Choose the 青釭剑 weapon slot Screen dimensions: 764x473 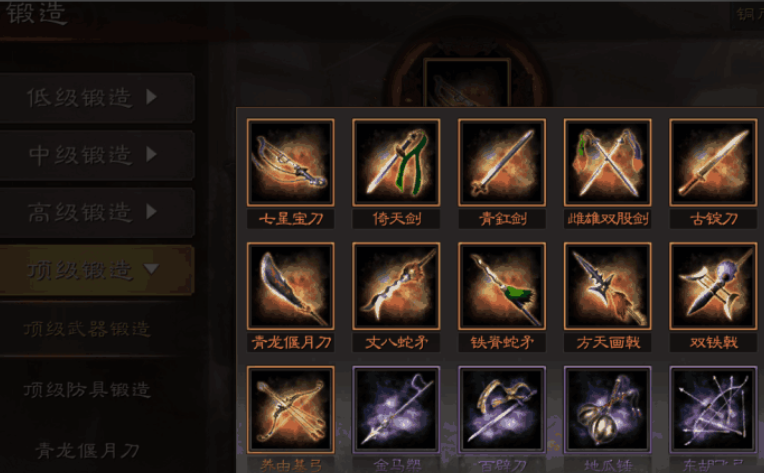(502, 163)
